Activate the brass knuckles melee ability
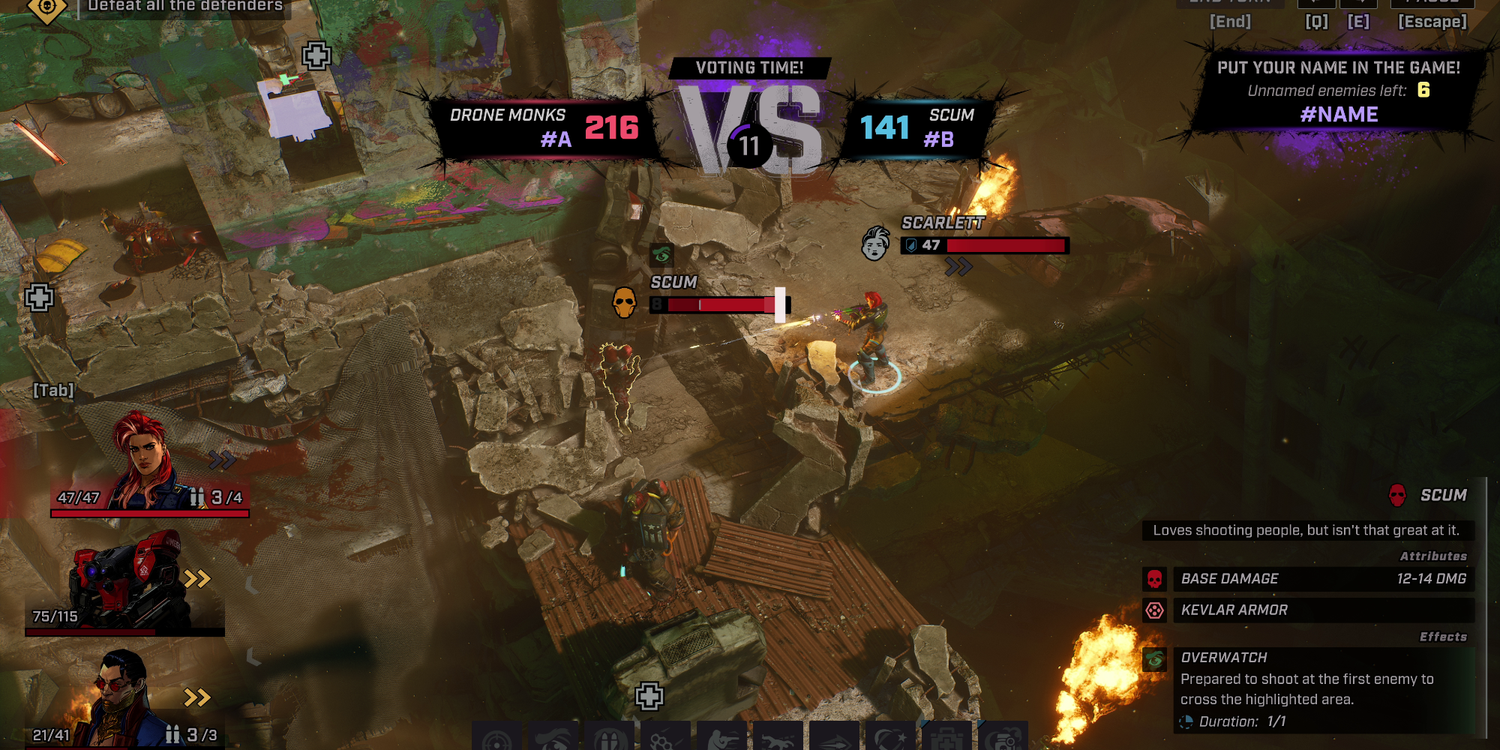 (665, 739)
